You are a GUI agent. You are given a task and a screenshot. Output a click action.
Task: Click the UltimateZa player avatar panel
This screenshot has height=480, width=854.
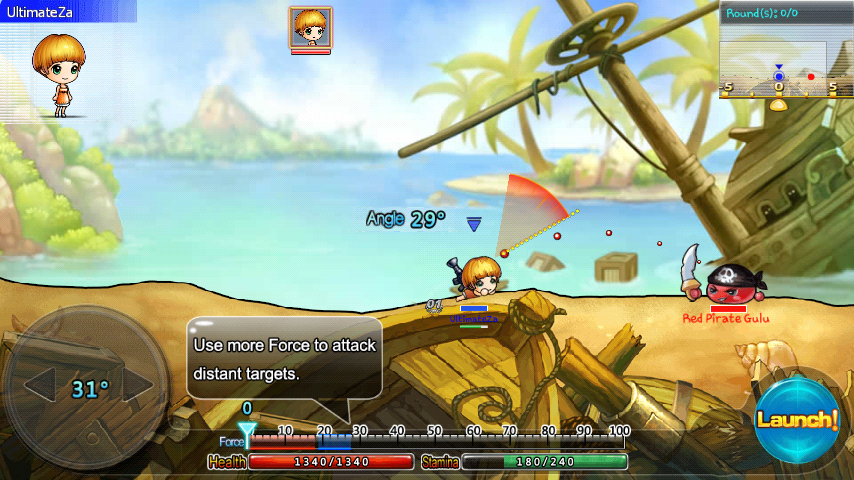tap(62, 70)
